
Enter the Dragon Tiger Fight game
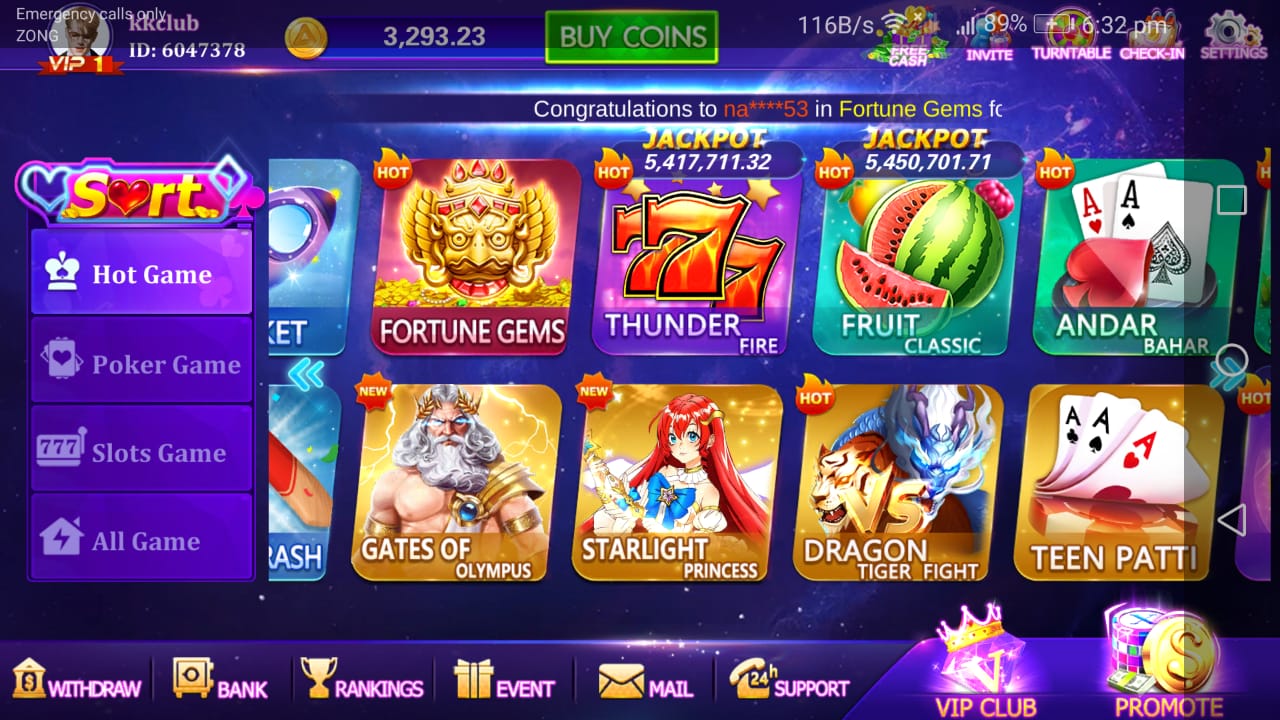(897, 482)
